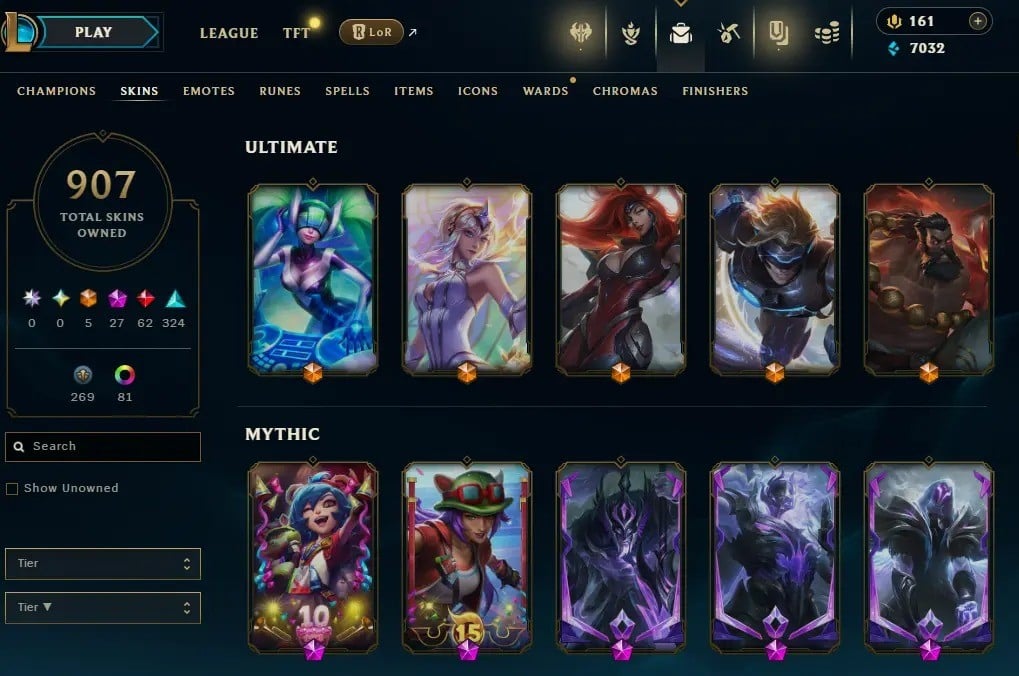Open the Chromas tab

tap(625, 91)
